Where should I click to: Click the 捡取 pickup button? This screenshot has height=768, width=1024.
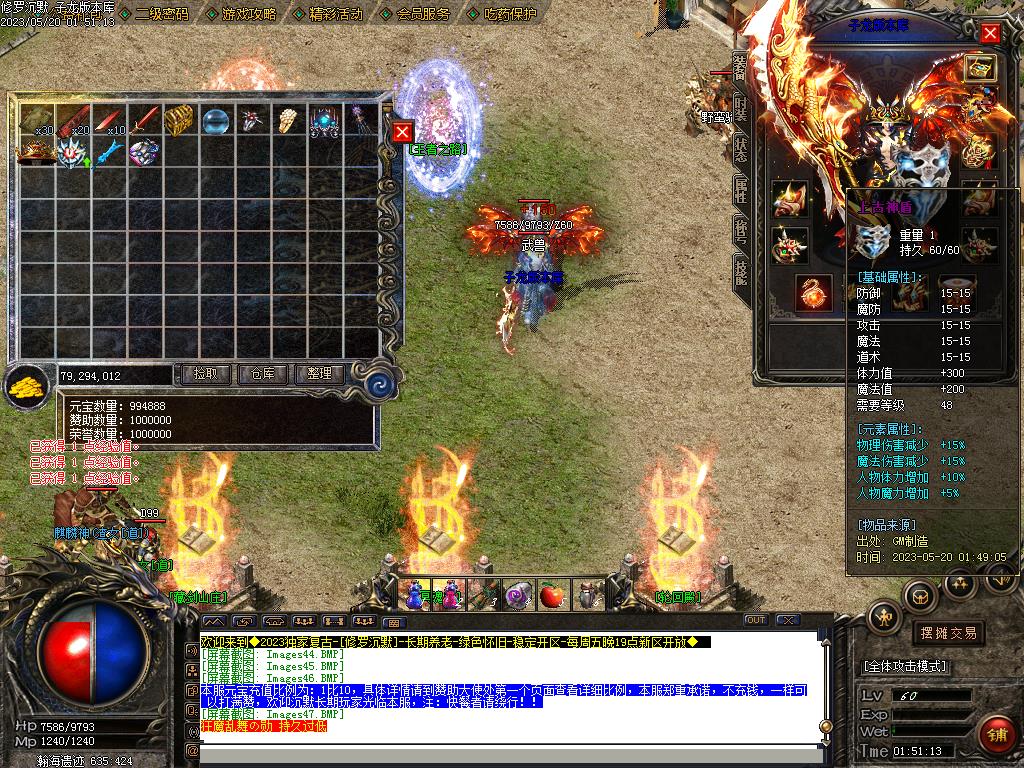tap(206, 374)
